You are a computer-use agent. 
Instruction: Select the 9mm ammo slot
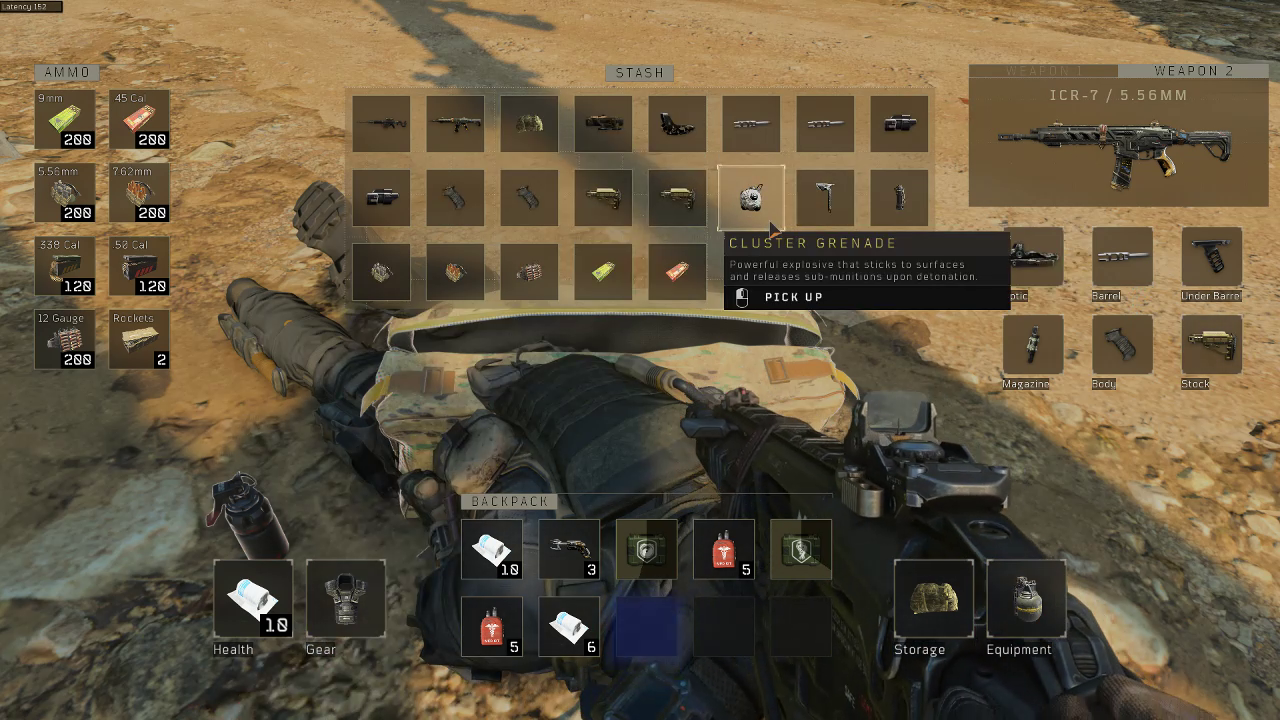click(x=65, y=119)
